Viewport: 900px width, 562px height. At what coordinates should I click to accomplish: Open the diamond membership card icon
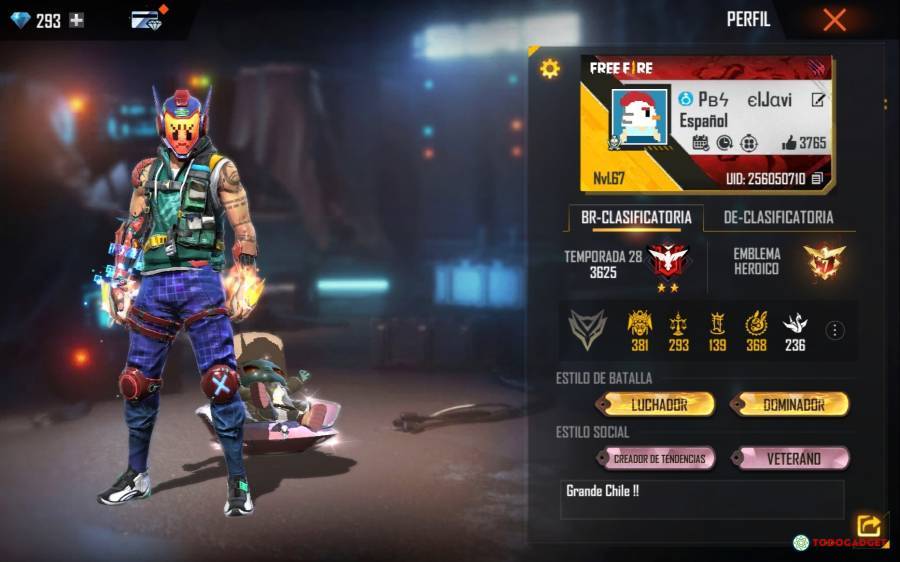[148, 20]
